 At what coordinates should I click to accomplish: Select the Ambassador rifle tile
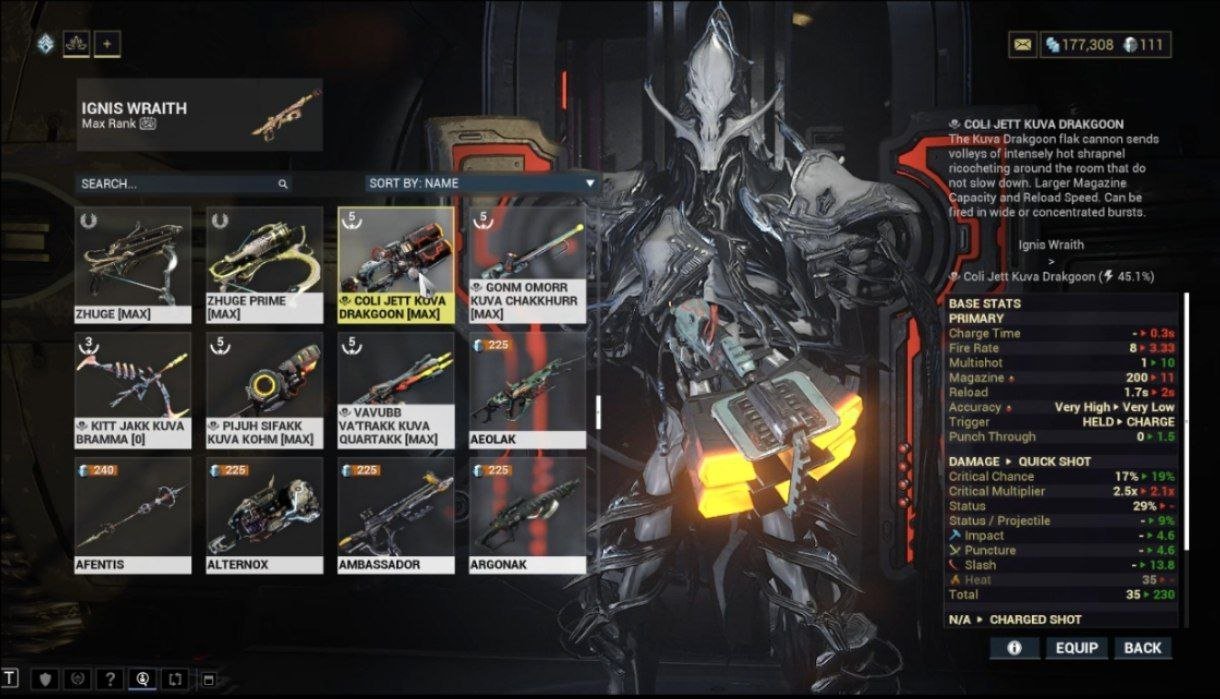pos(396,515)
